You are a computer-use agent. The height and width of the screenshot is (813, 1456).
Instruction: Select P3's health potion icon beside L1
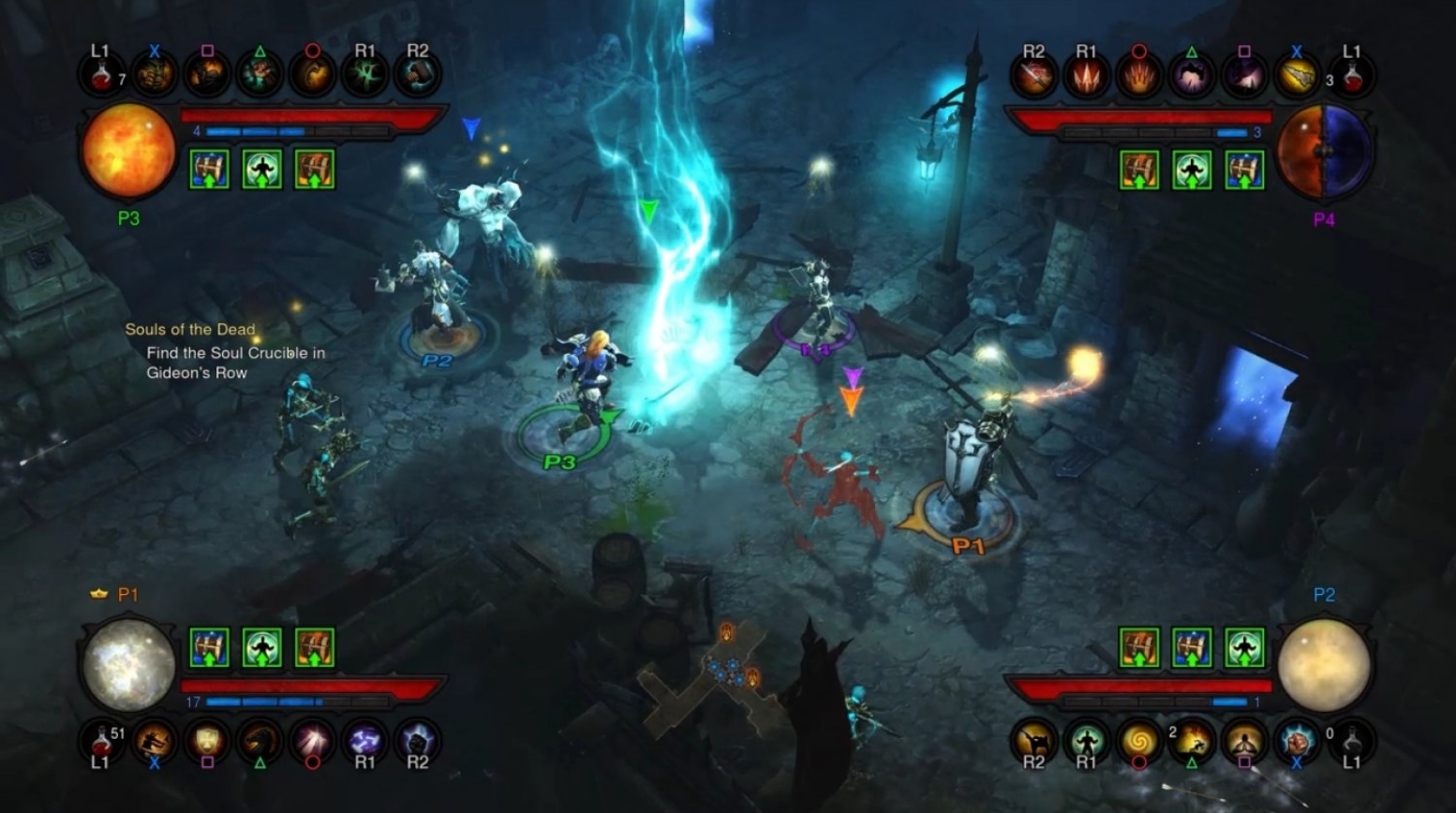point(103,75)
